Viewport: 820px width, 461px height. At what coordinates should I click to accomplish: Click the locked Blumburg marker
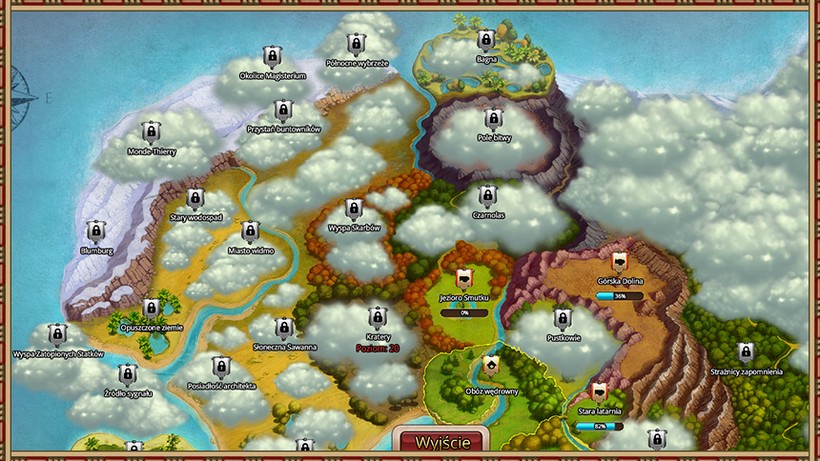[95, 231]
